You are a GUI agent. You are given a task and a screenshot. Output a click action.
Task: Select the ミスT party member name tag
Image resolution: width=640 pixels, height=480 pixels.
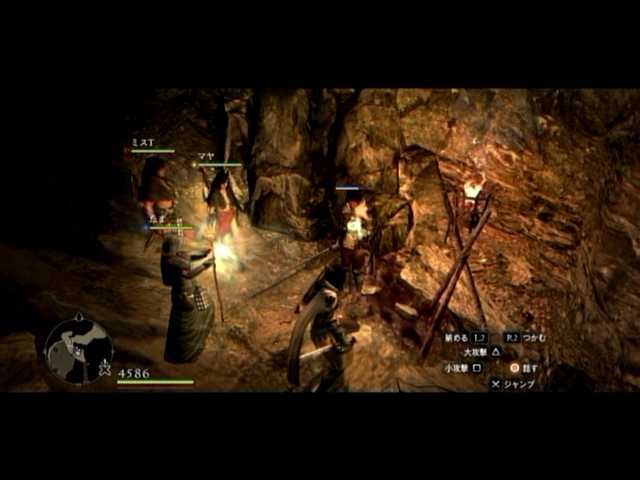click(x=143, y=143)
